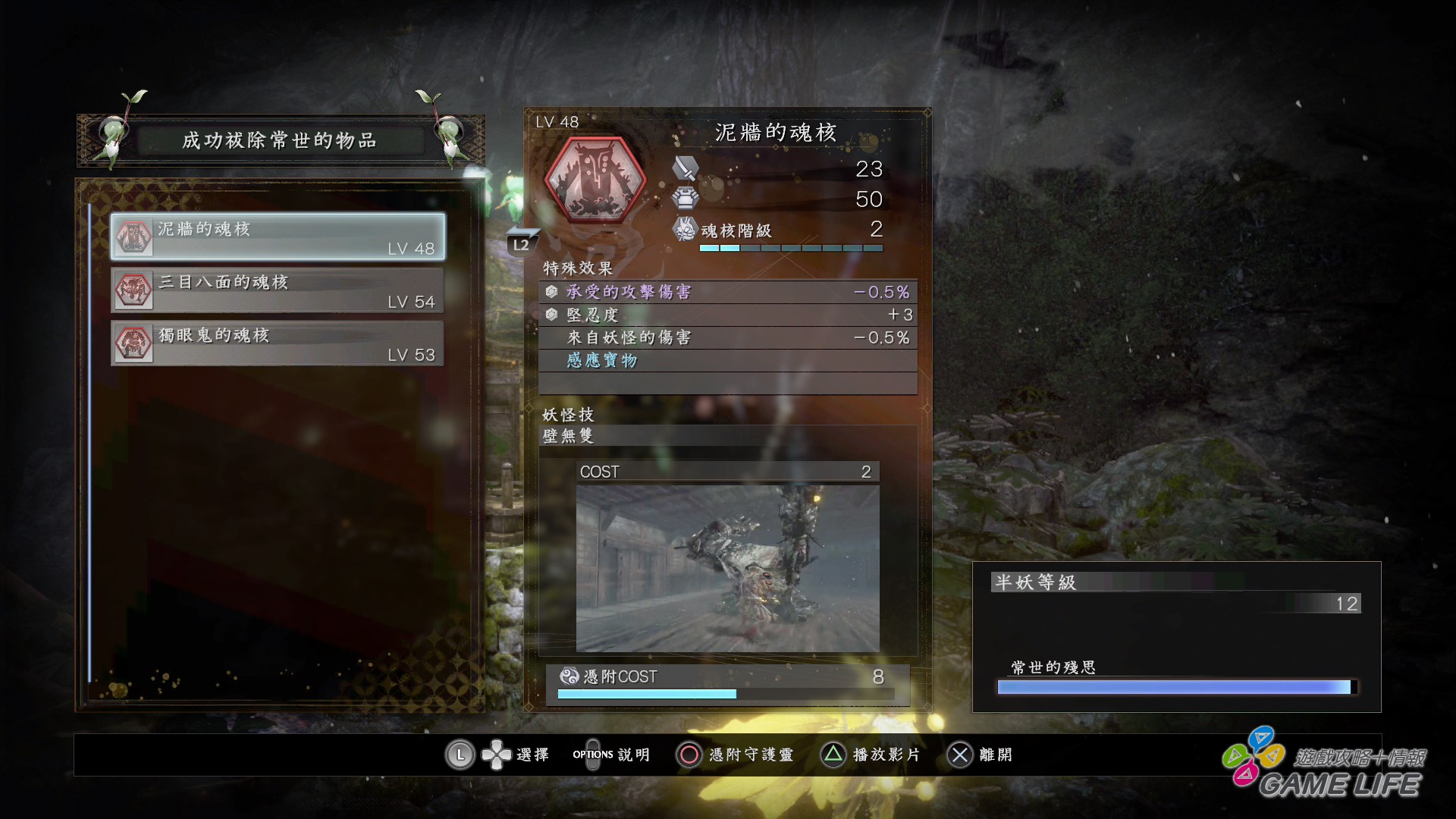This screenshot has height=819, width=1456.
Task: Open OPTIONS 説明 help prompt
Action: (592, 755)
